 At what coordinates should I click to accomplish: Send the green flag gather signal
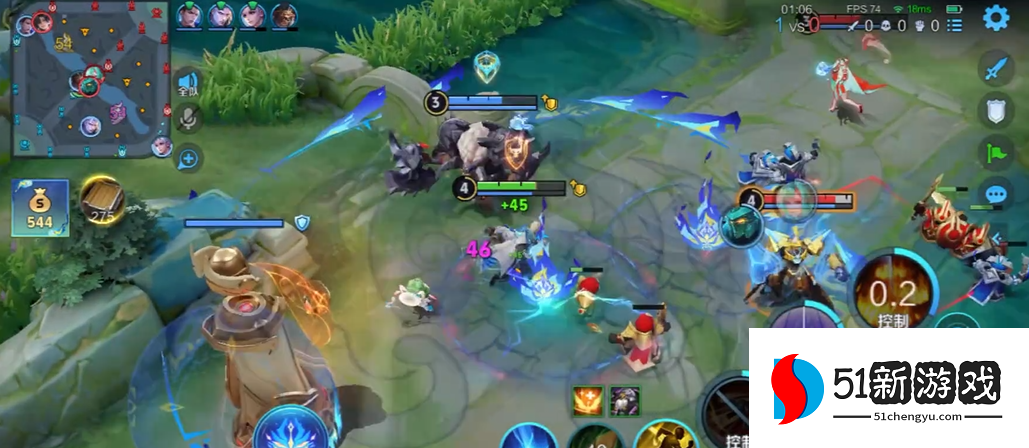[x=994, y=153]
